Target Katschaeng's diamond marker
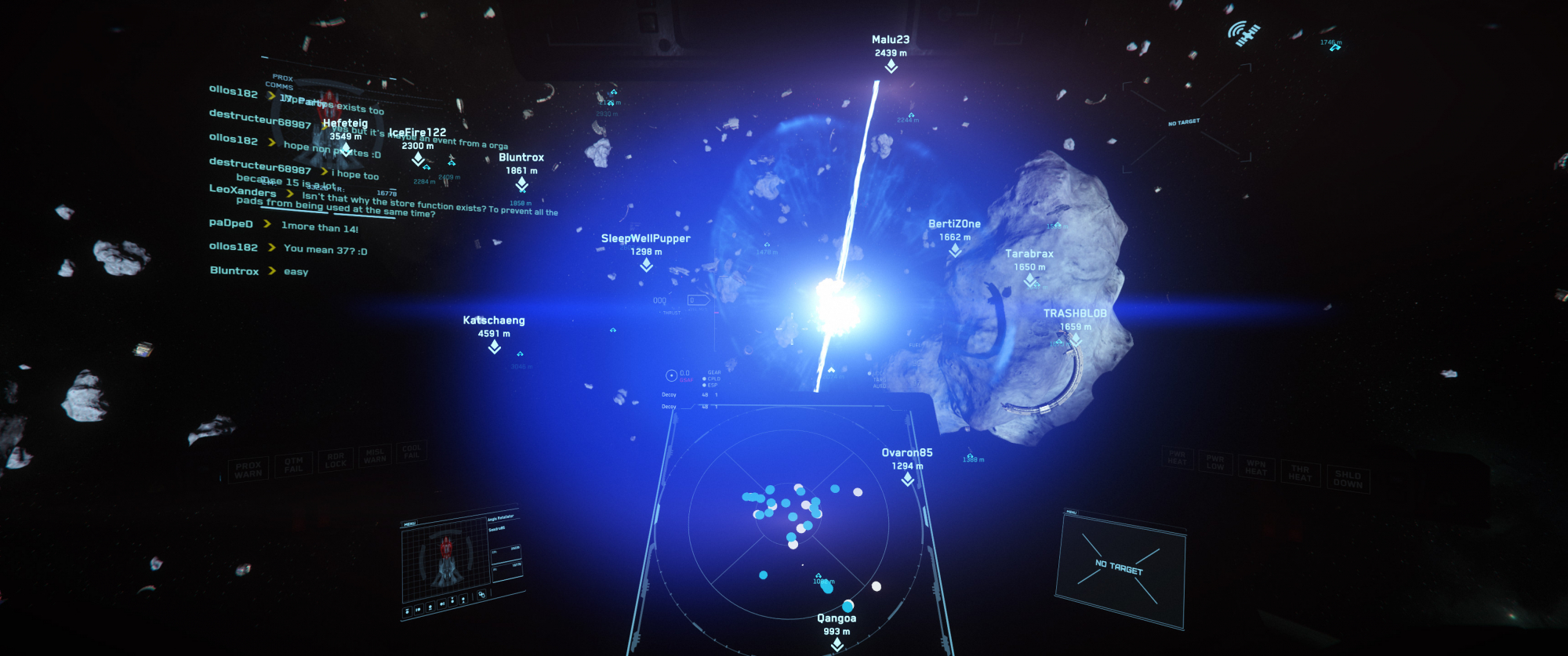Image resolution: width=1568 pixels, height=656 pixels. pyautogui.click(x=494, y=346)
